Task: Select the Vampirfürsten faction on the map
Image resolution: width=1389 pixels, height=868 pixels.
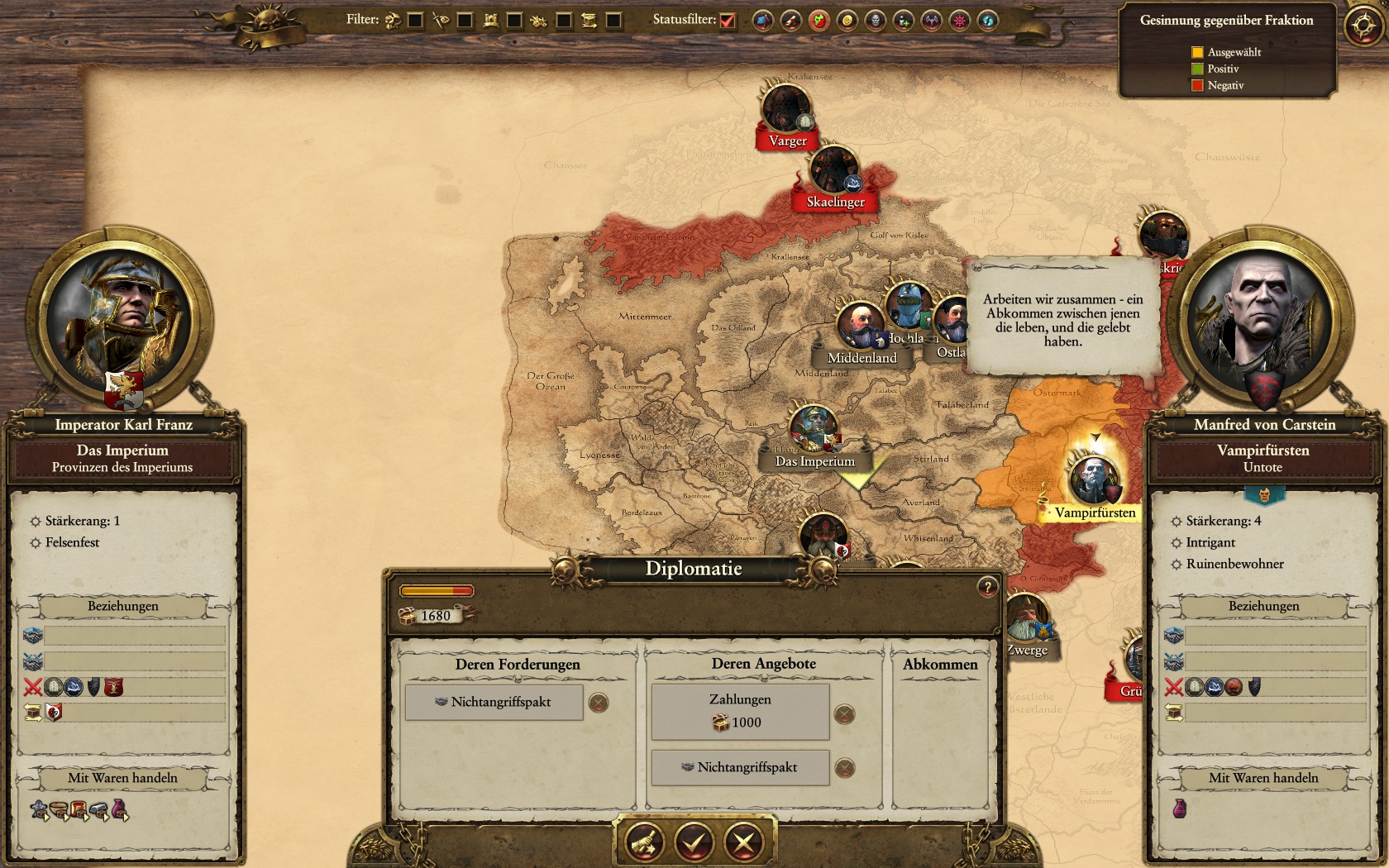Action: coord(1095,480)
